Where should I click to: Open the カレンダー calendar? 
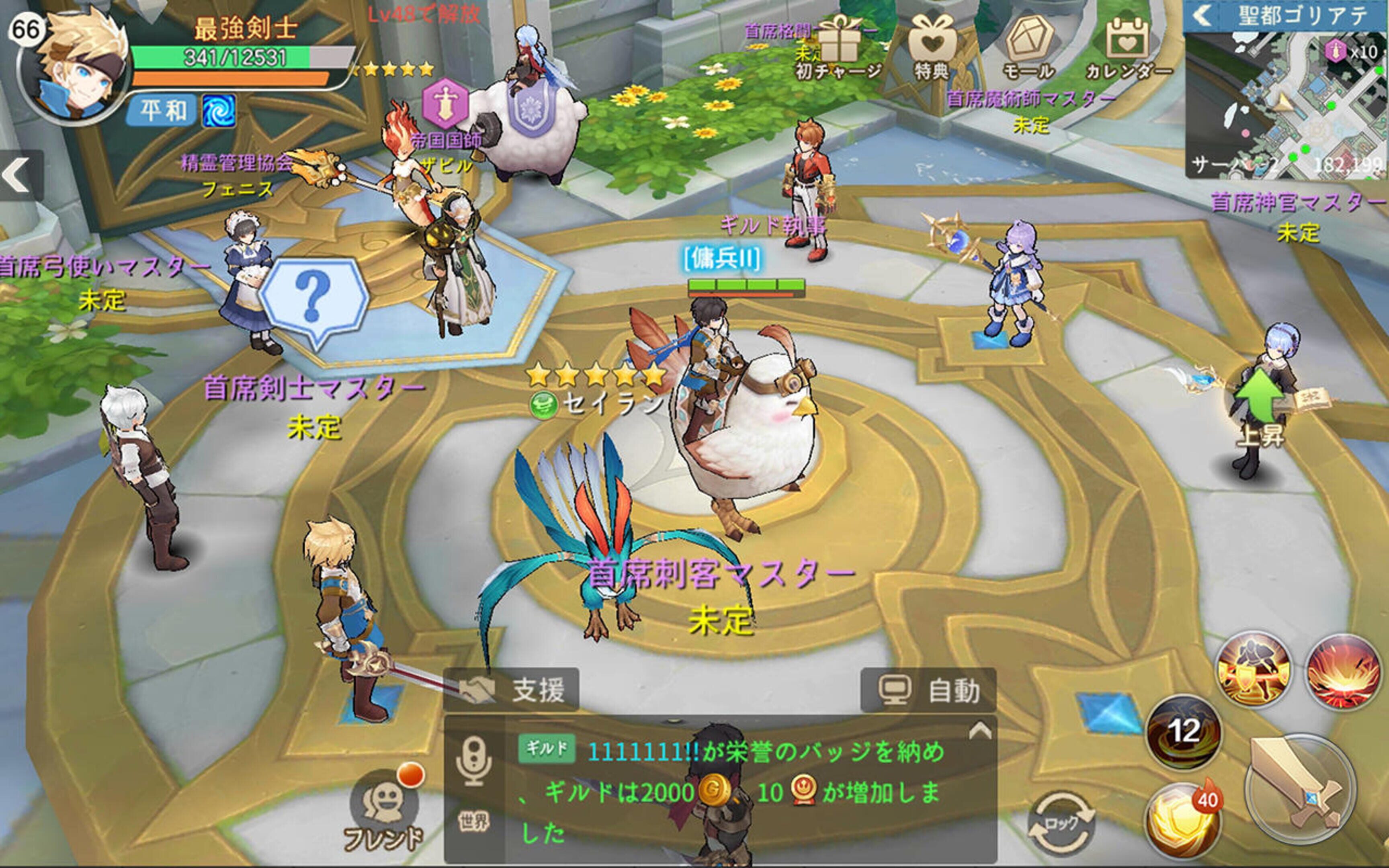click(1127, 49)
